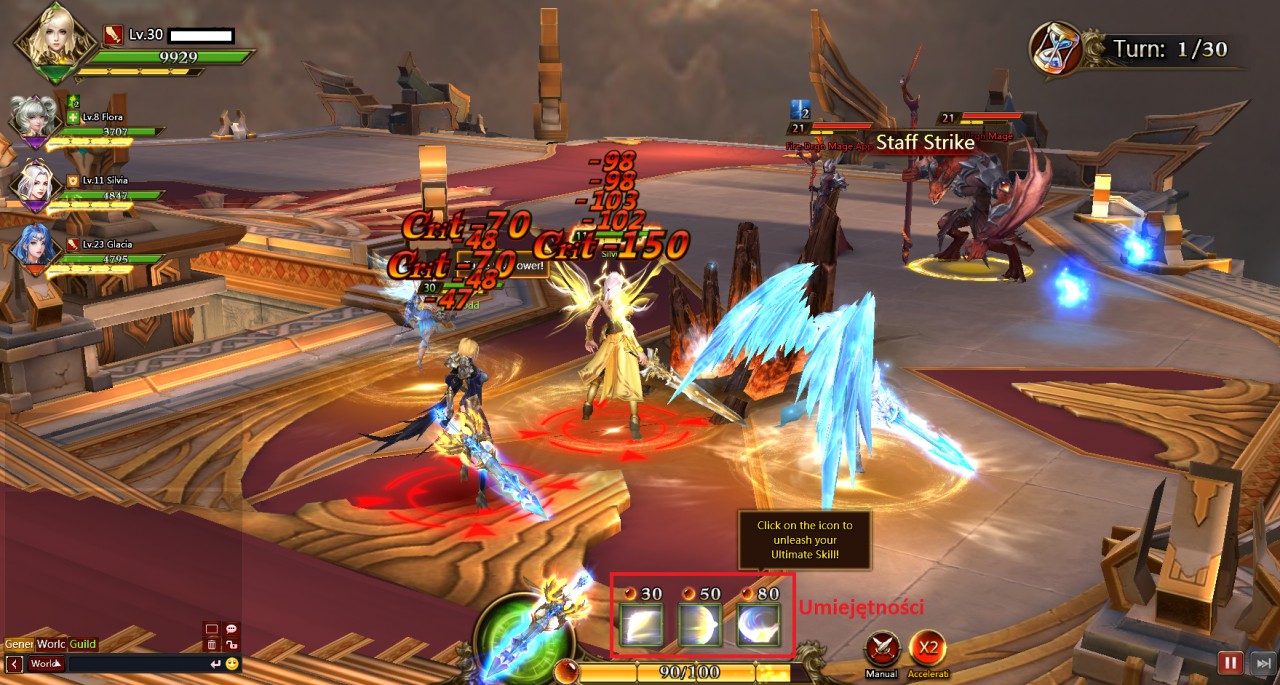
Task: Send chat message with the enter arrow
Action: (x=215, y=663)
